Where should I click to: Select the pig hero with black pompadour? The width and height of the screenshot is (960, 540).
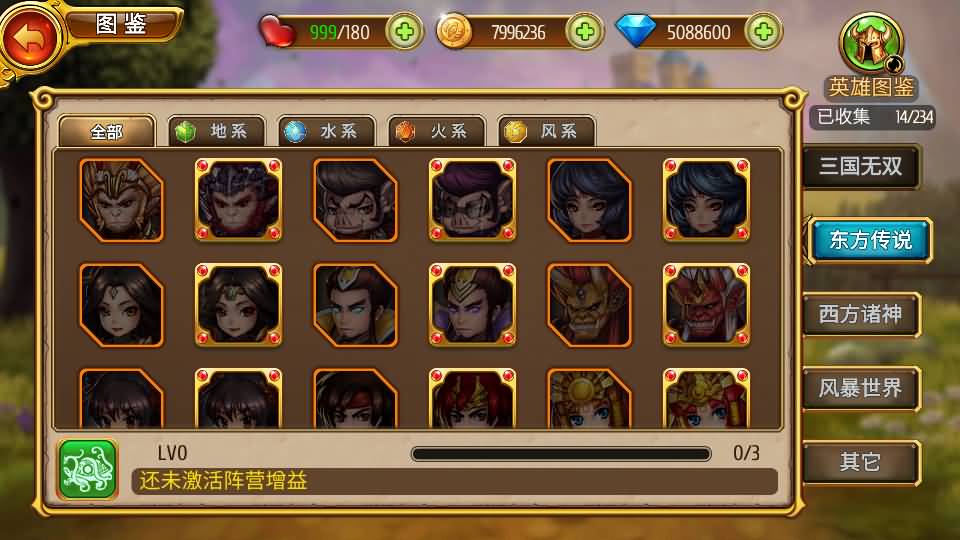[355, 200]
